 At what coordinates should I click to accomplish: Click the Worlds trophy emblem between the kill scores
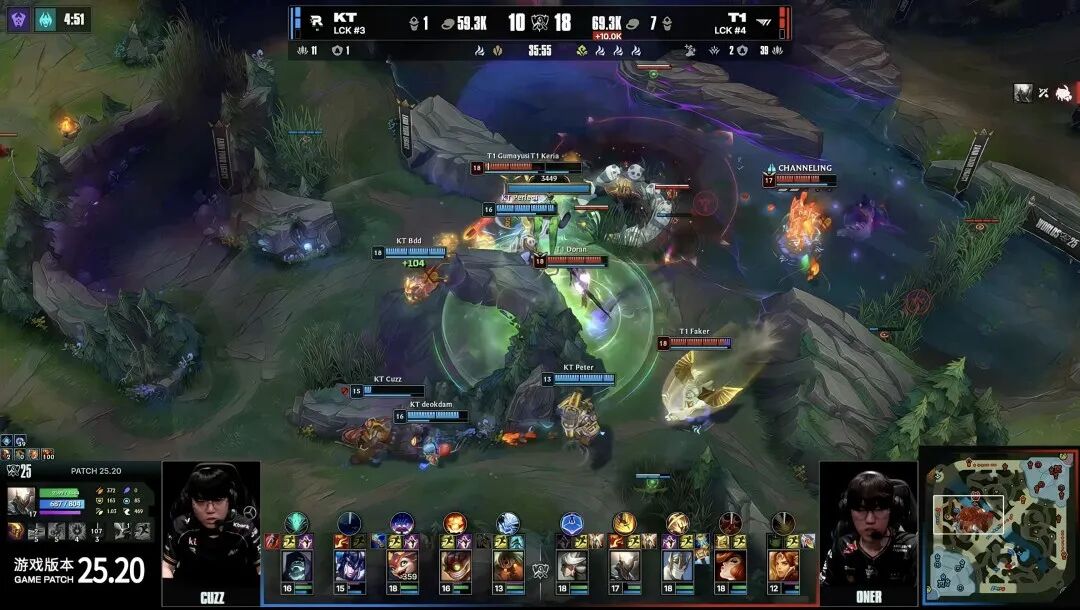click(540, 22)
